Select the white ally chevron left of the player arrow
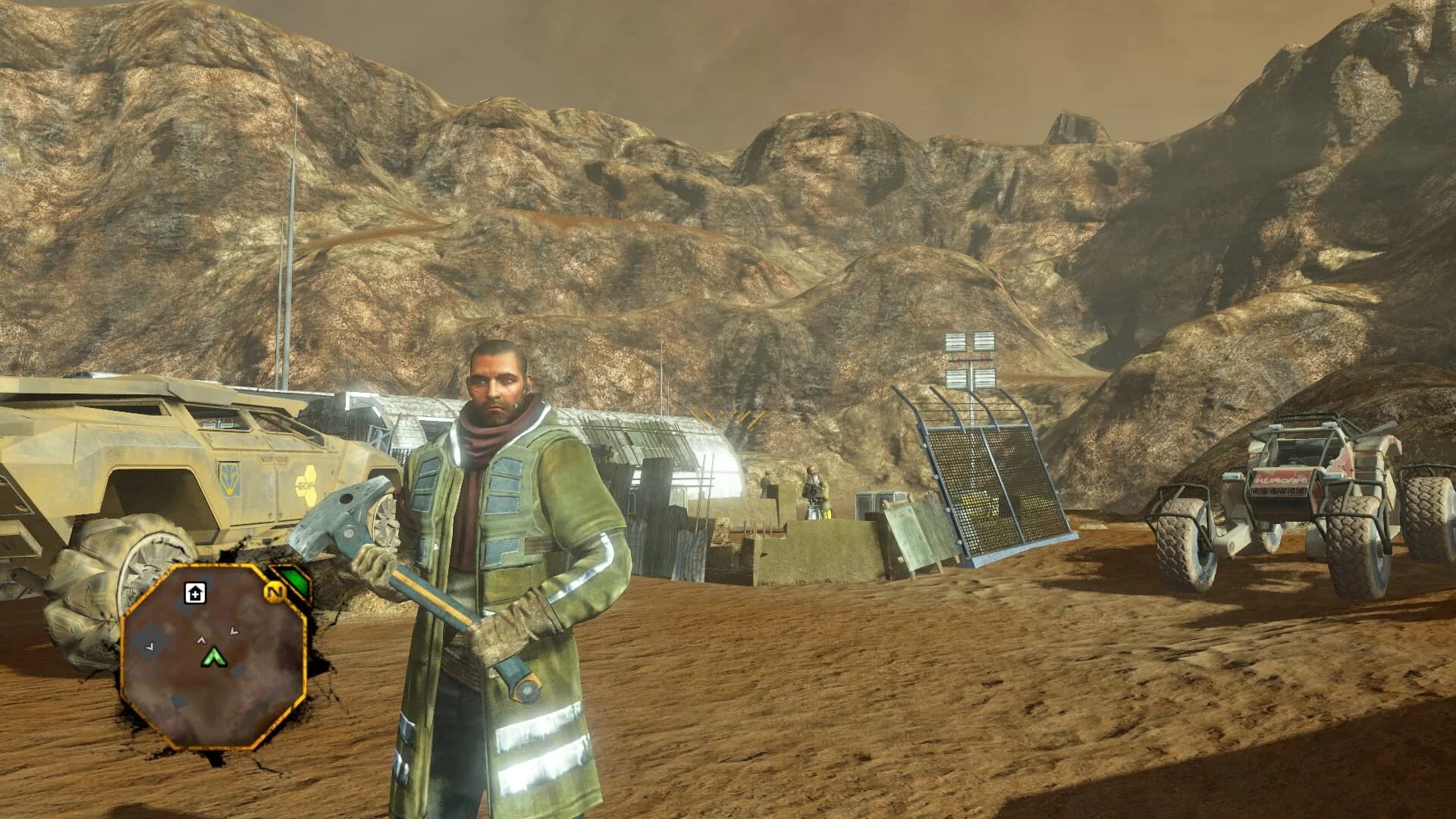Viewport: 1456px width, 819px height. tap(150, 647)
